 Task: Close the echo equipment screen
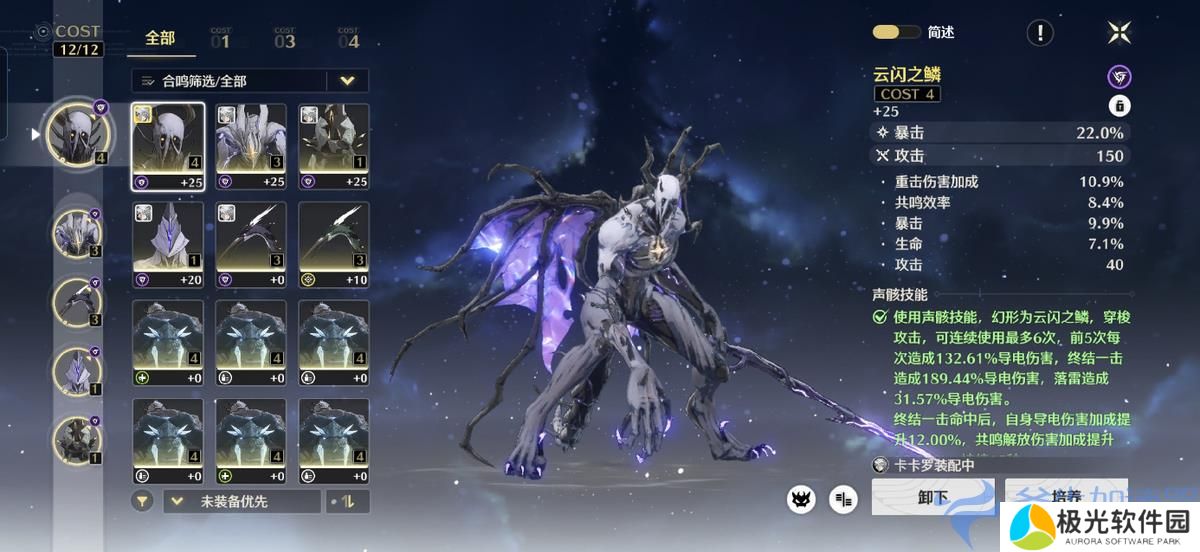click(1119, 33)
